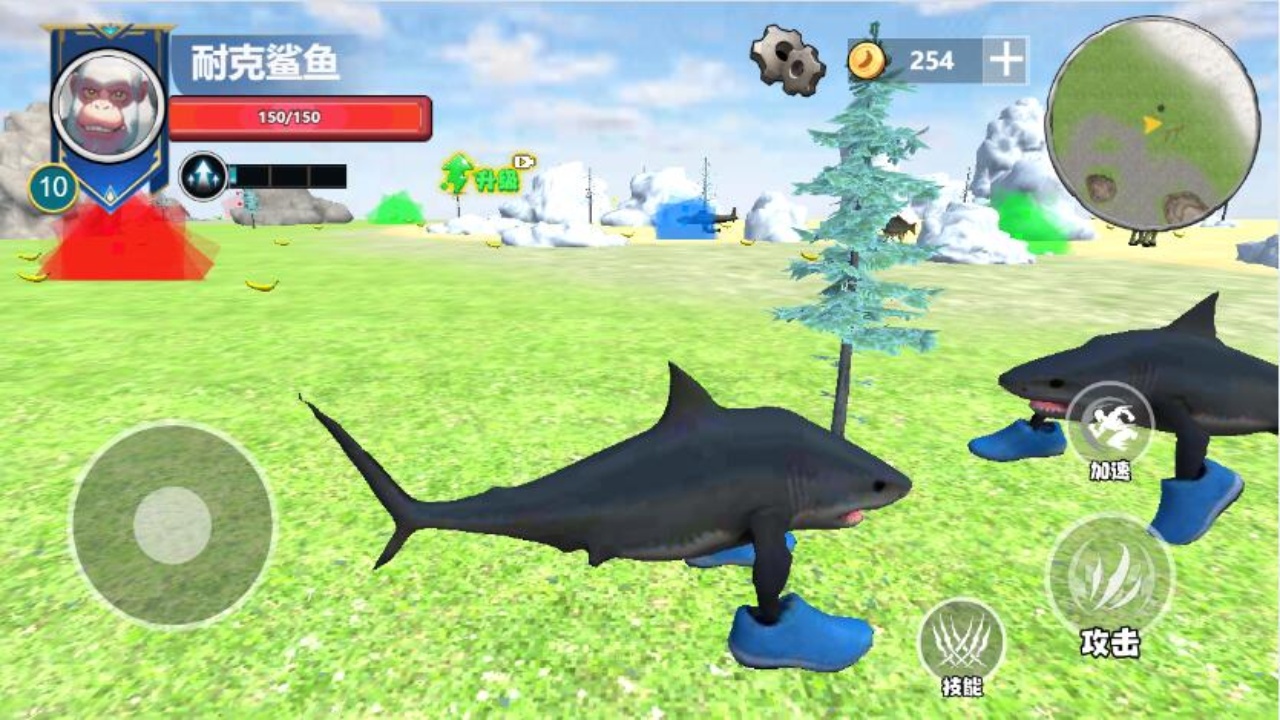
Task: Tap the level 10 badge
Action: [55, 185]
